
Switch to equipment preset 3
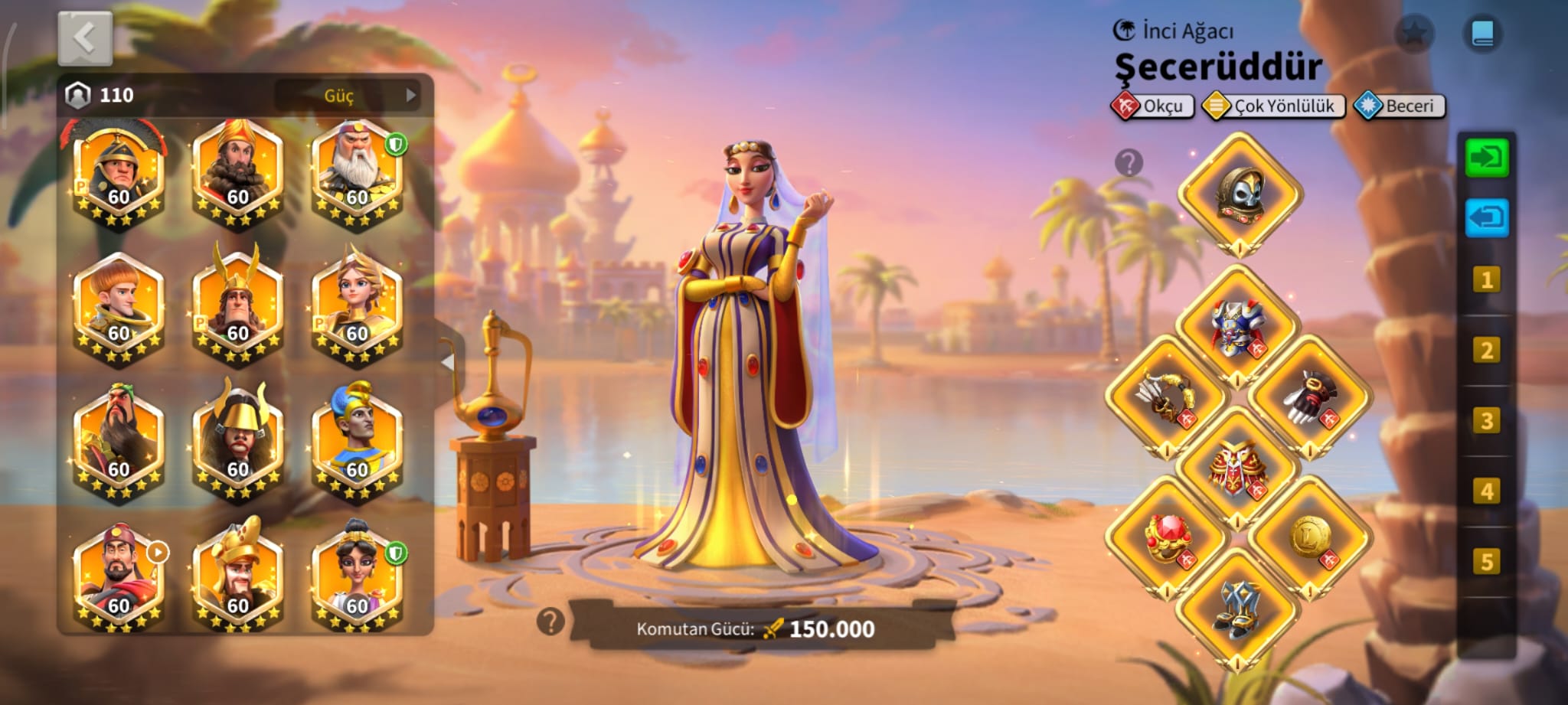1486,420
